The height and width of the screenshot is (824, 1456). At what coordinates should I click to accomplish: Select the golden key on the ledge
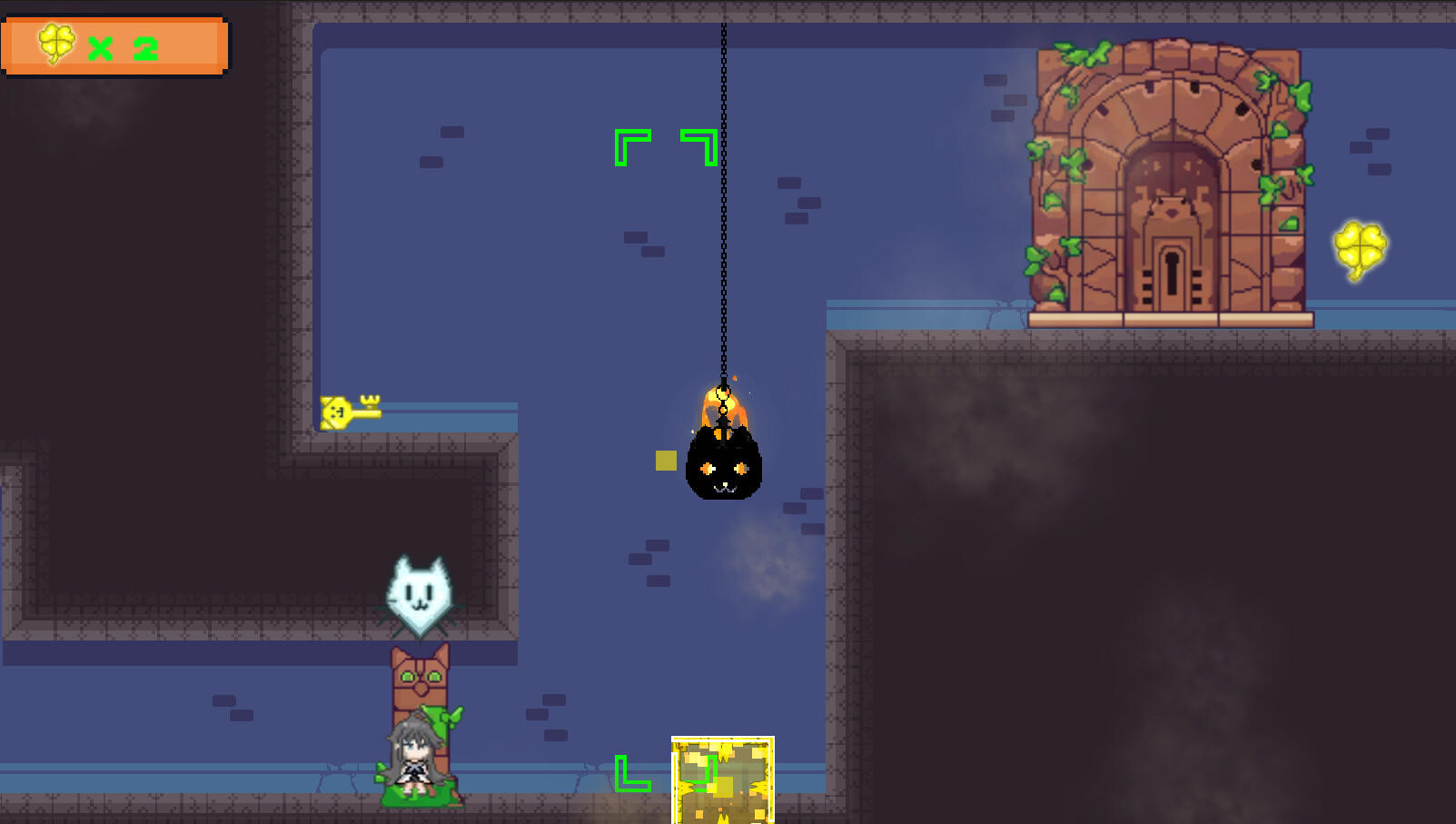350,411
